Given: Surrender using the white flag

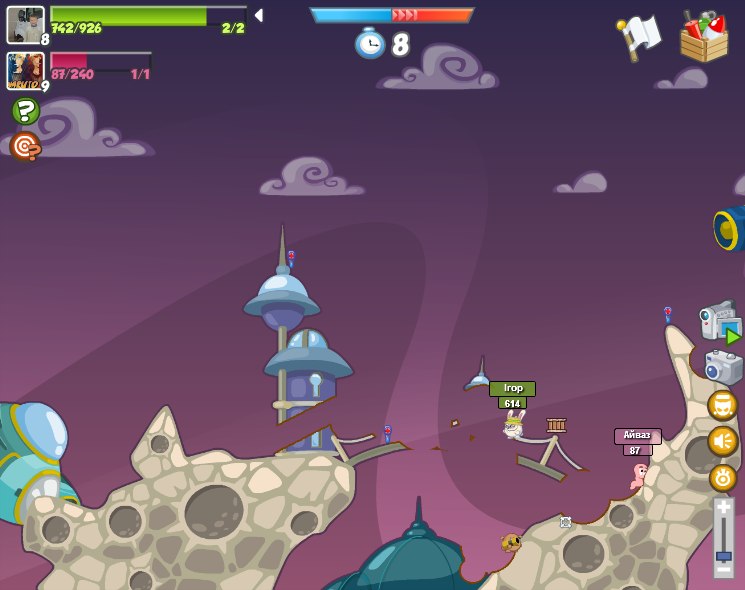Looking at the screenshot, I should pyautogui.click(x=639, y=36).
